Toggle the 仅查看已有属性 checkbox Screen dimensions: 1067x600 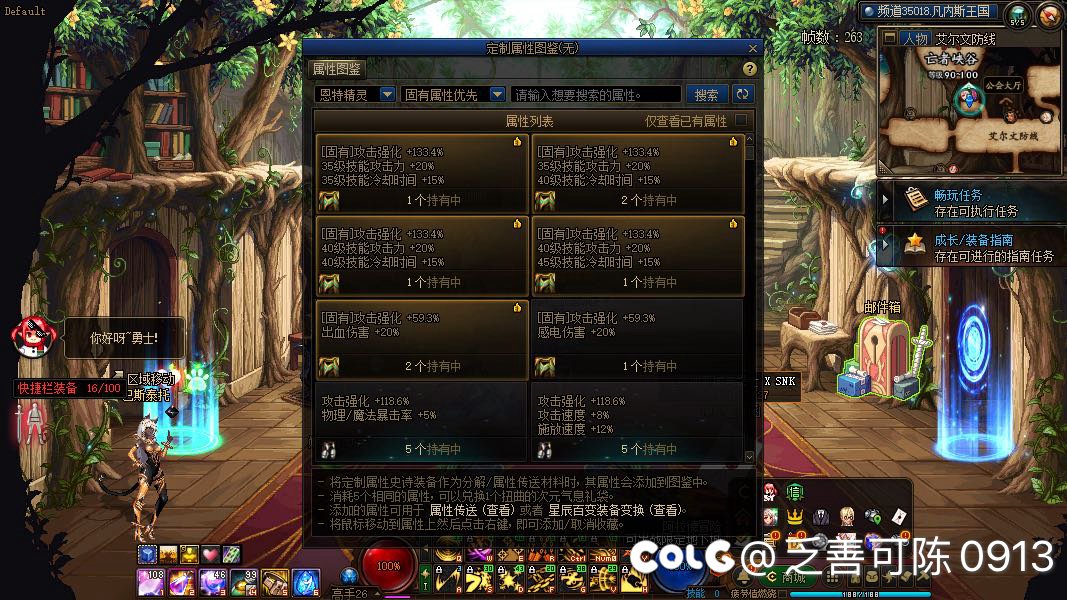[x=741, y=121]
